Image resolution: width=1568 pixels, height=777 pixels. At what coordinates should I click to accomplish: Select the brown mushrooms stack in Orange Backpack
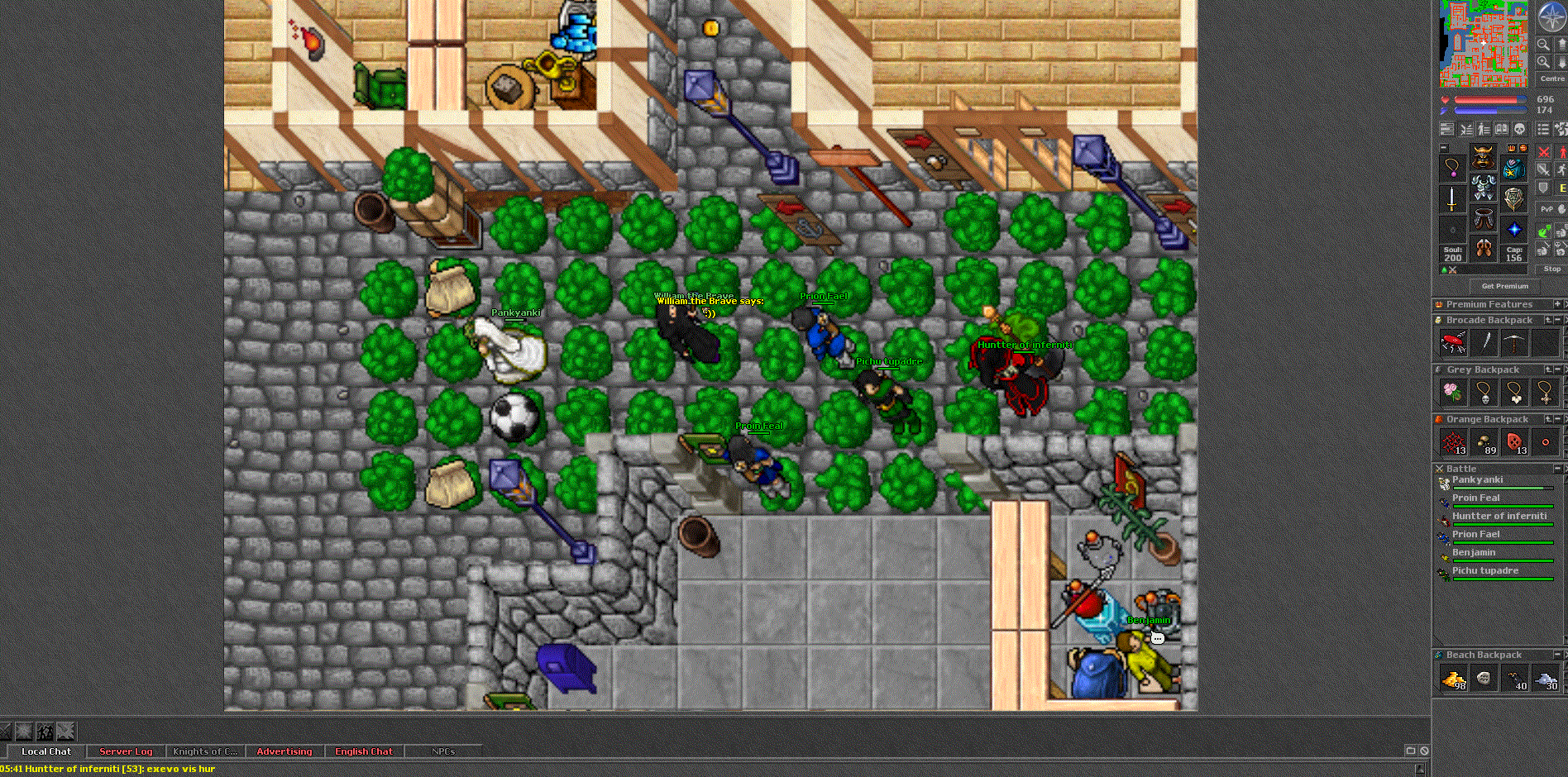click(x=1484, y=443)
